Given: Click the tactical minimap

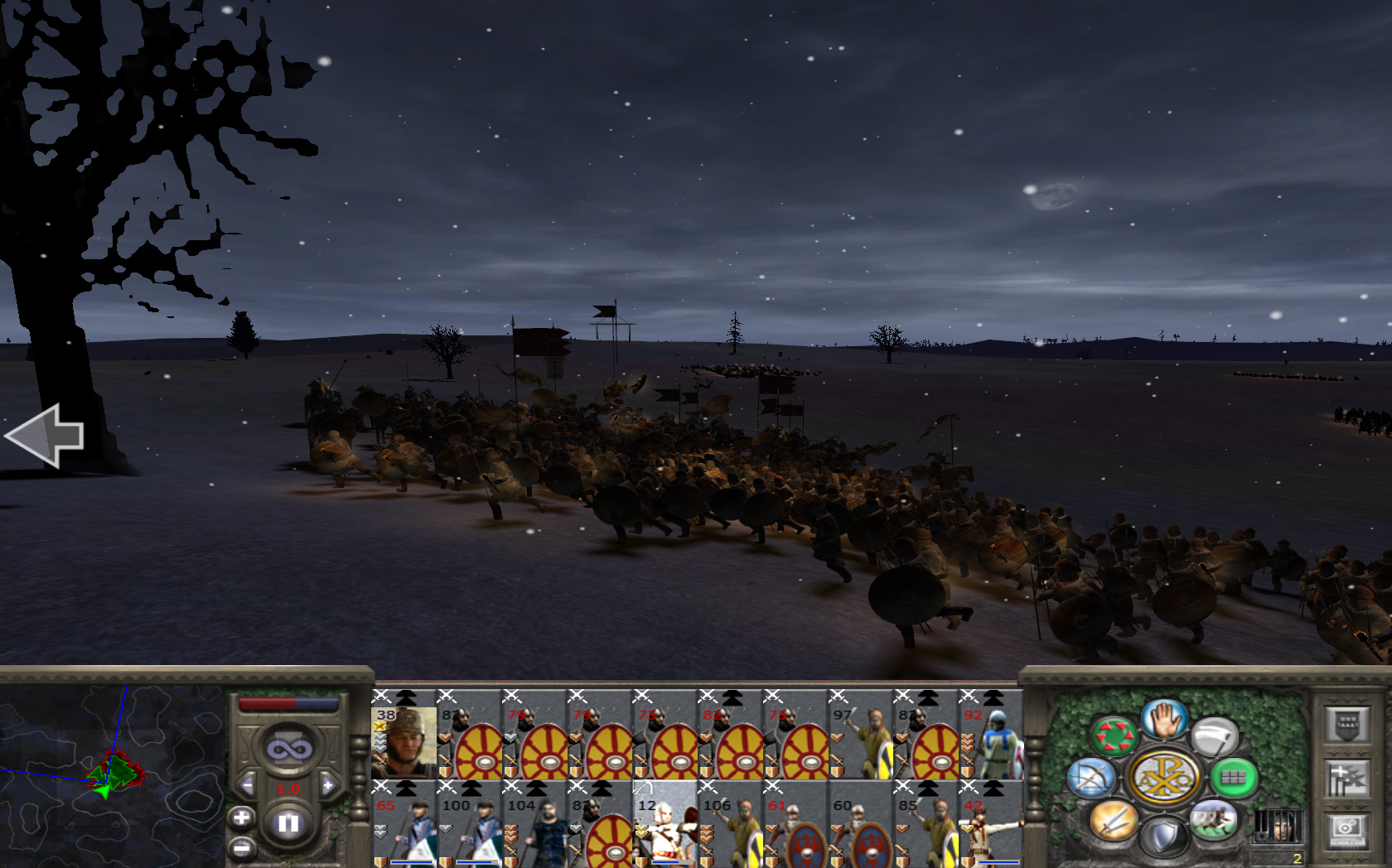Looking at the screenshot, I should tap(112, 774).
